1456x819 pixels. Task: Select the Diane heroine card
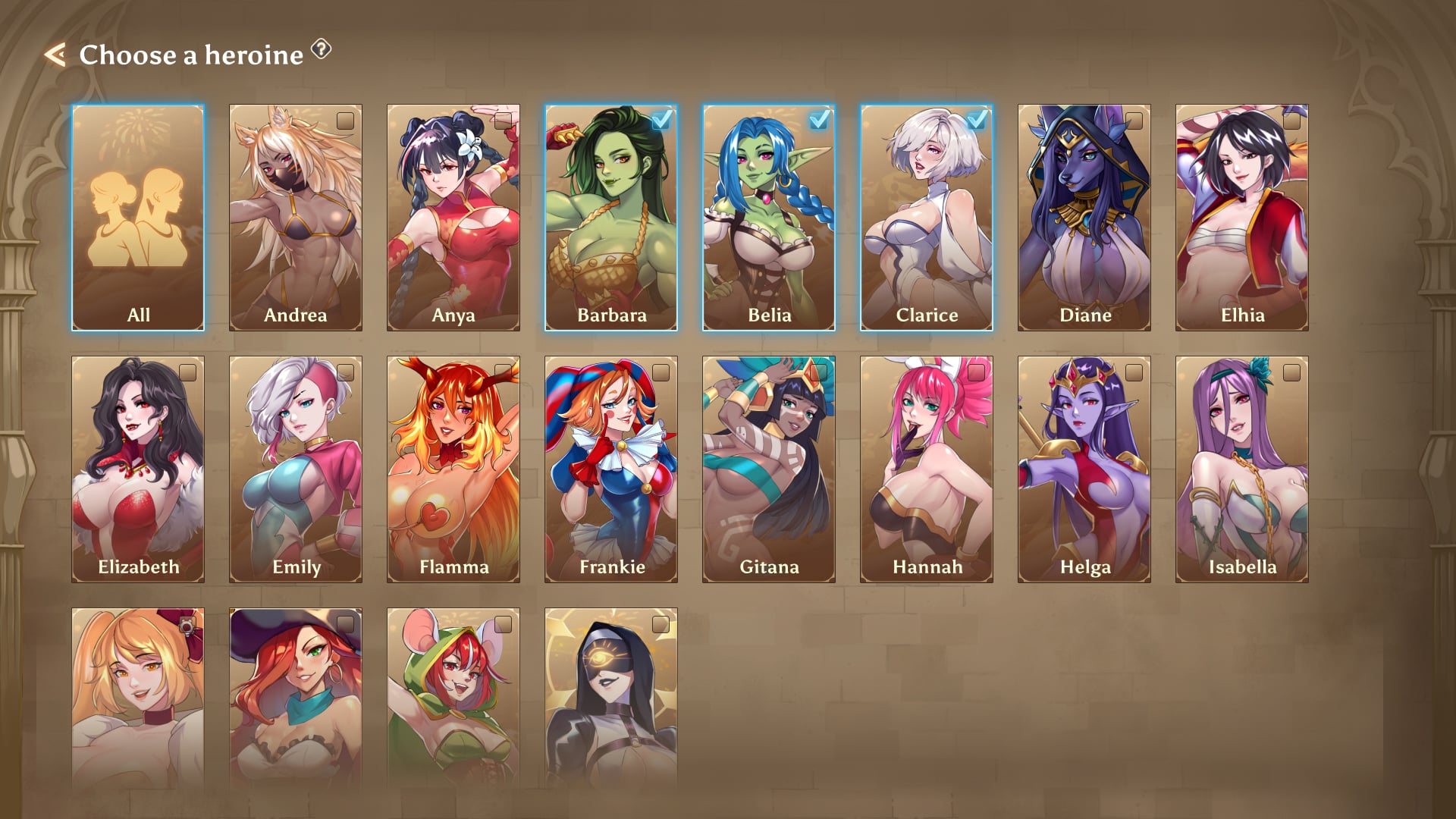1084,218
